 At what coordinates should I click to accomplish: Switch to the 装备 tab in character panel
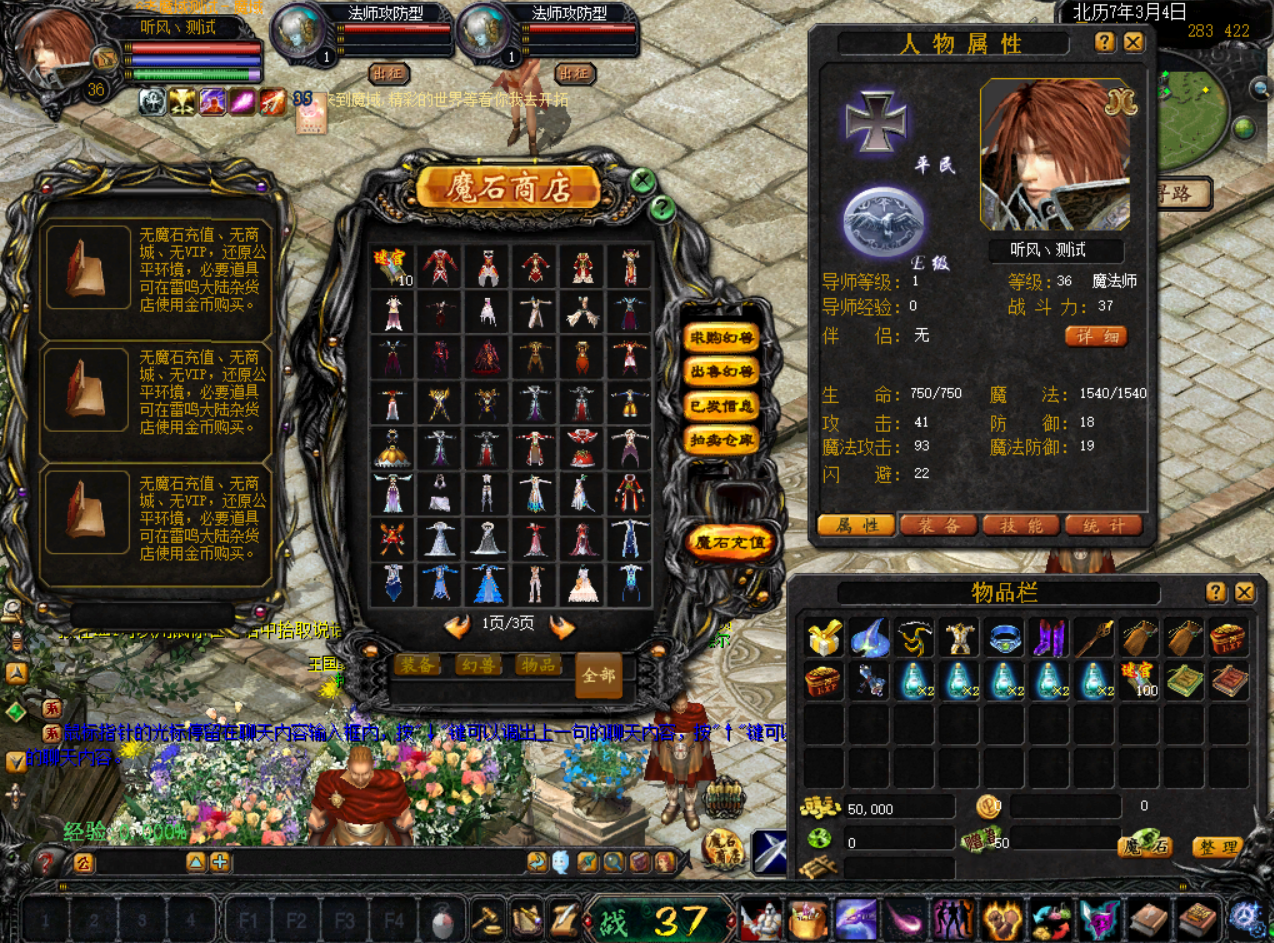click(938, 525)
